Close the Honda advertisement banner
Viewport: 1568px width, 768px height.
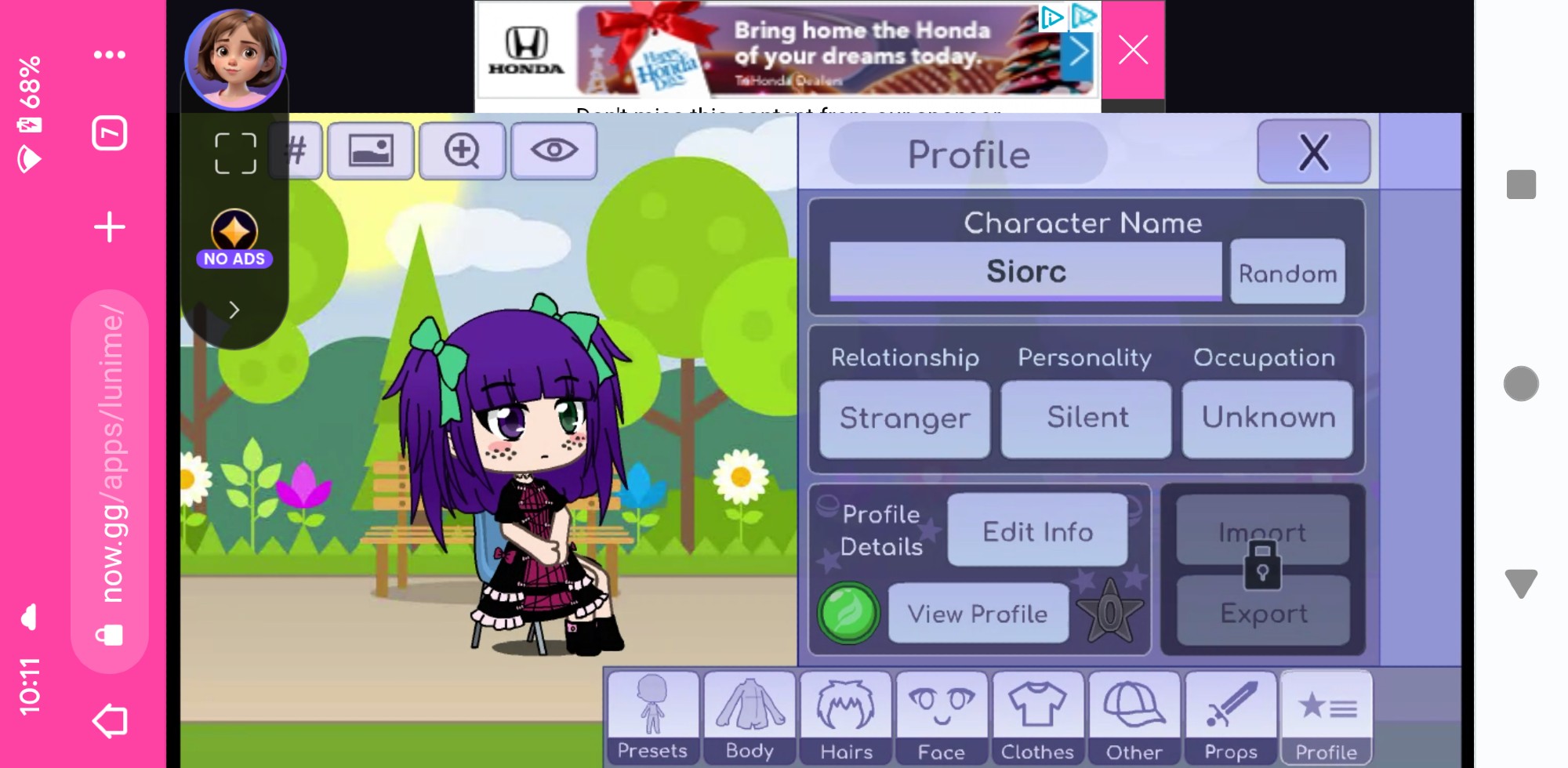click(1133, 50)
